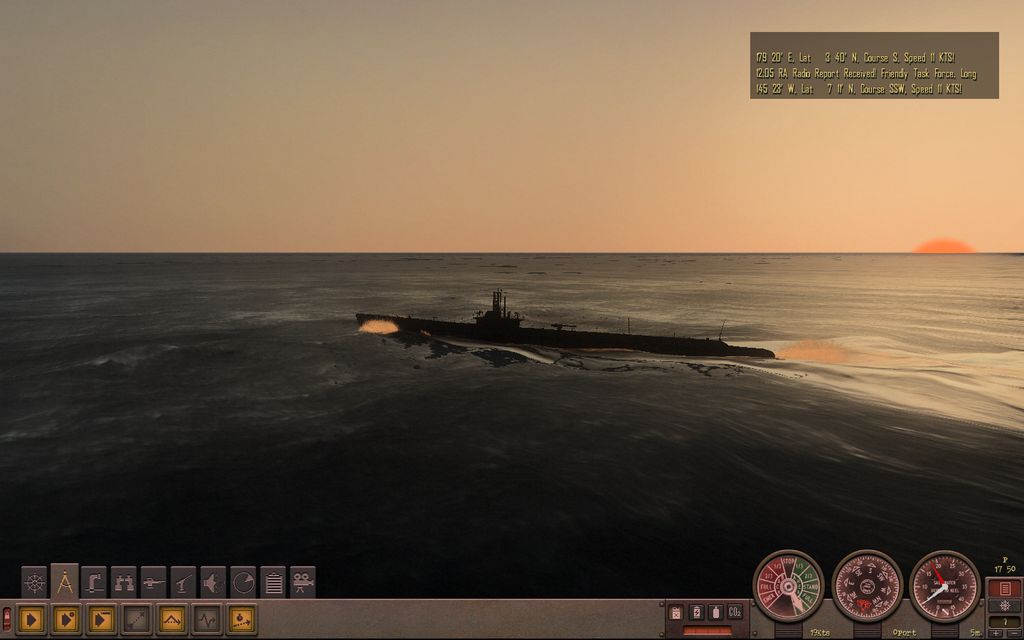Click the stopwatch dotted-arrow order button

241,620
